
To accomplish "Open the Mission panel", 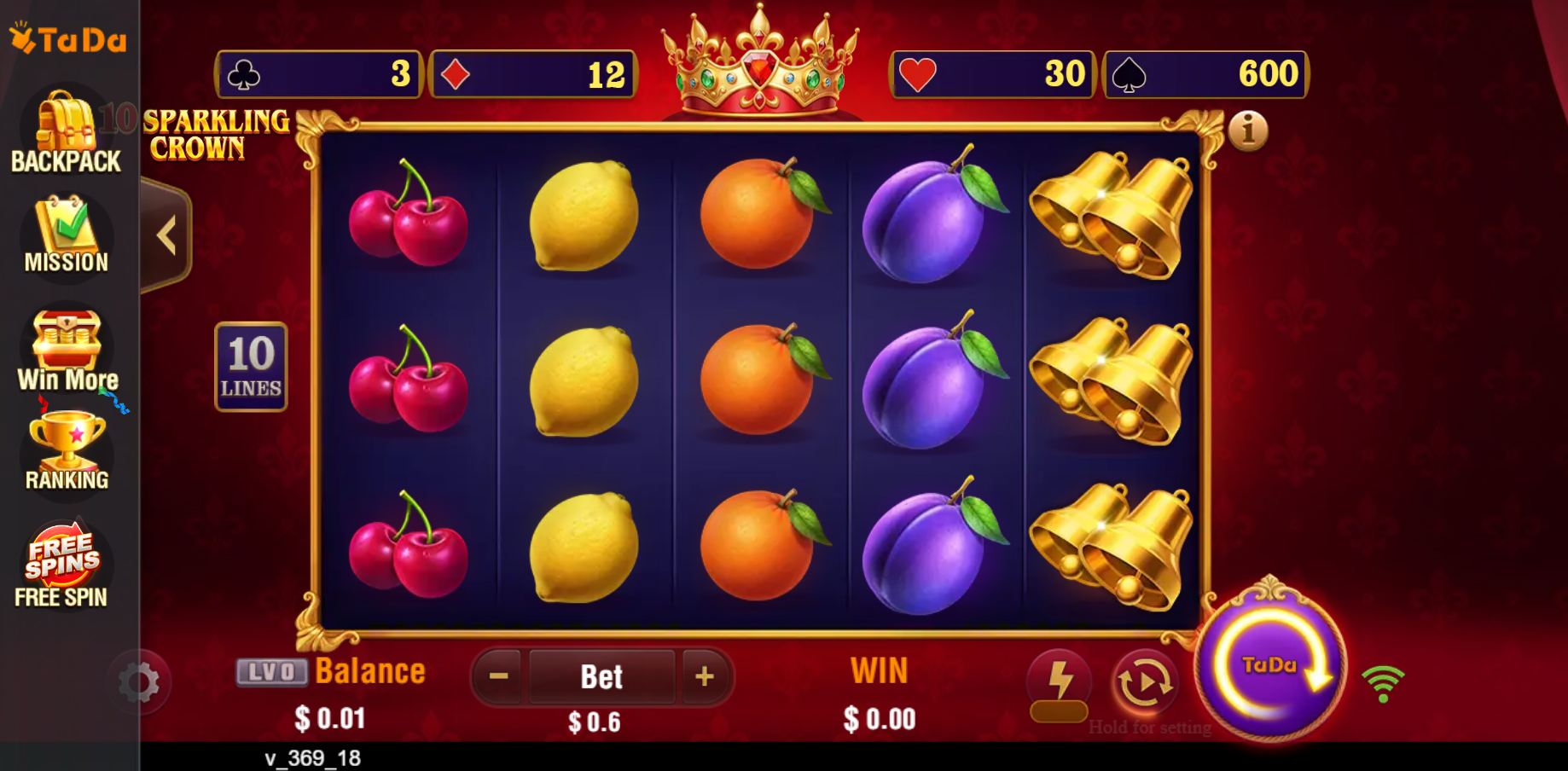I will (66, 236).
